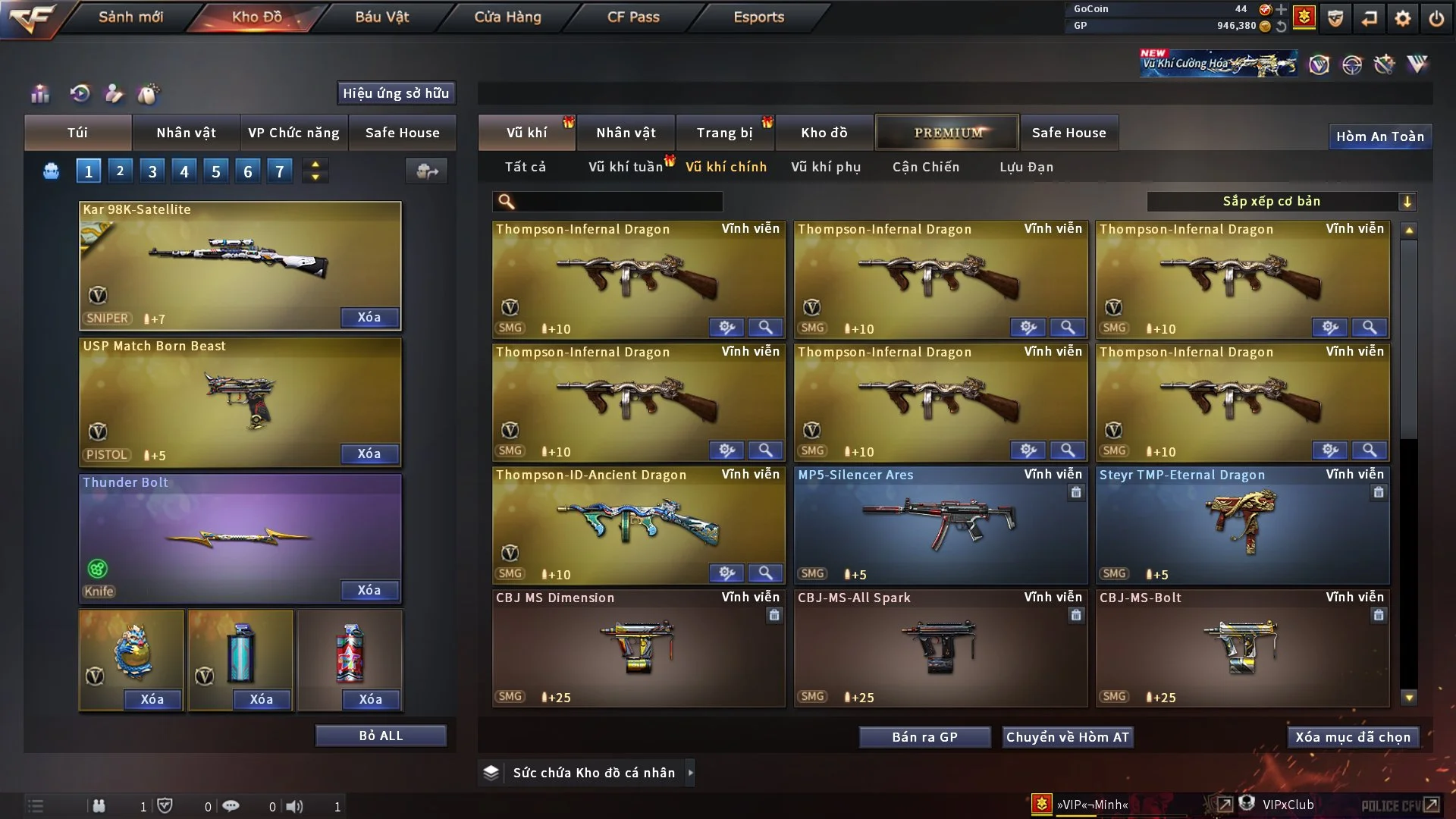Open the Báu Vật menu
This screenshot has height=819, width=1456.
tap(382, 17)
